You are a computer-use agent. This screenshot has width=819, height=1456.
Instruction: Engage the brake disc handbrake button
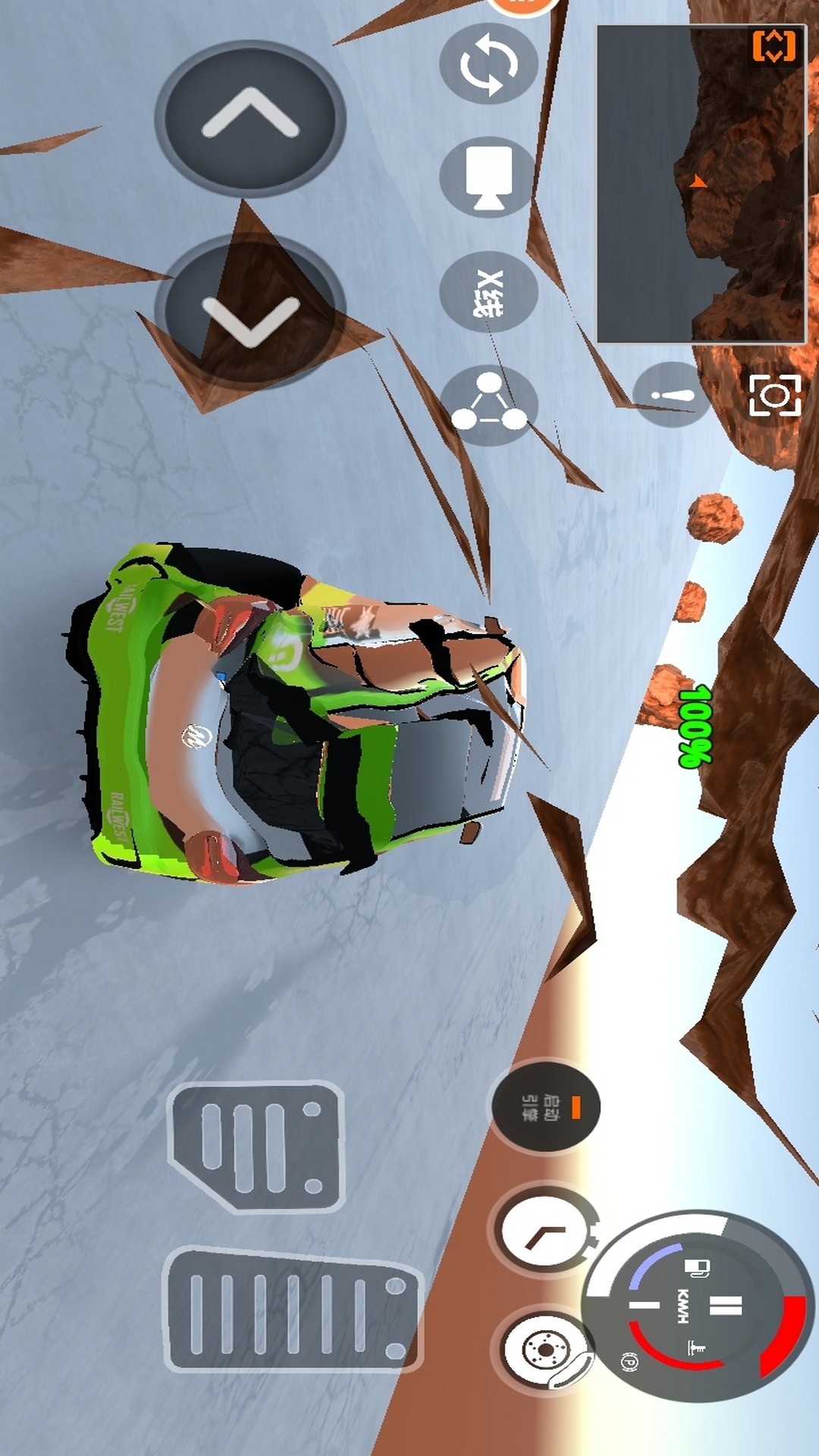(x=545, y=1351)
